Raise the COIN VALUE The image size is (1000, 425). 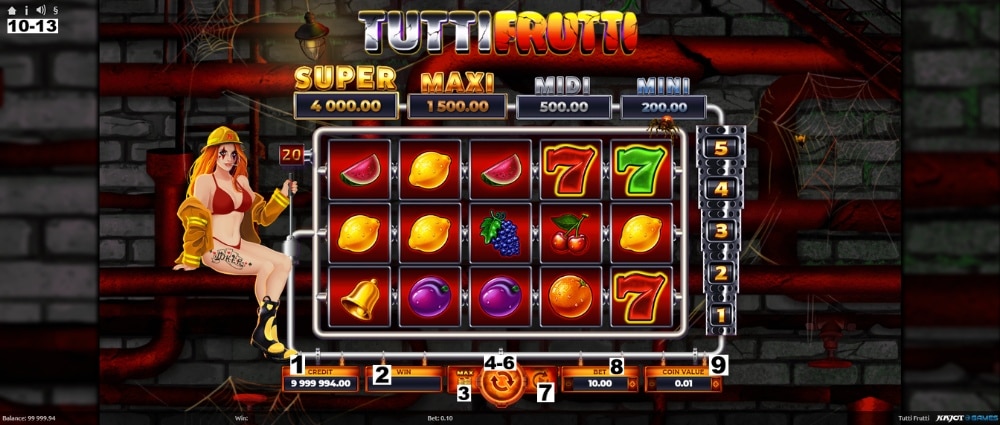tap(715, 383)
